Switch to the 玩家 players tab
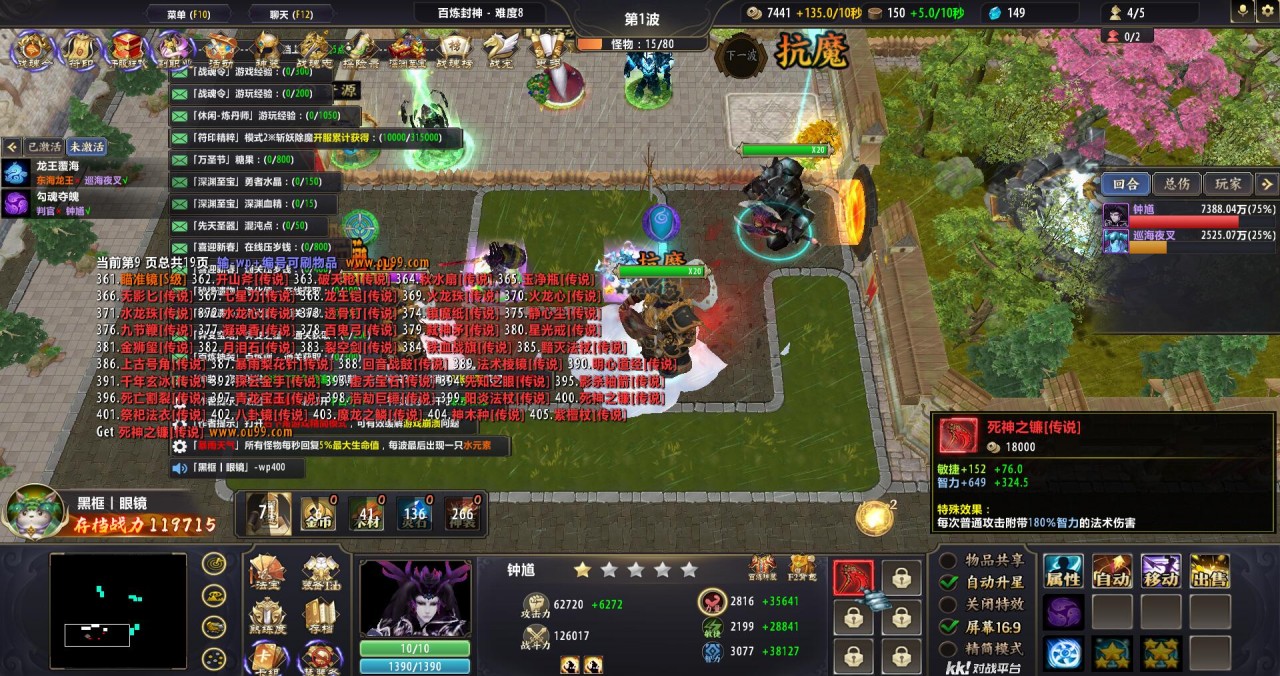Viewport: 1280px width, 676px height. pyautogui.click(x=1227, y=183)
